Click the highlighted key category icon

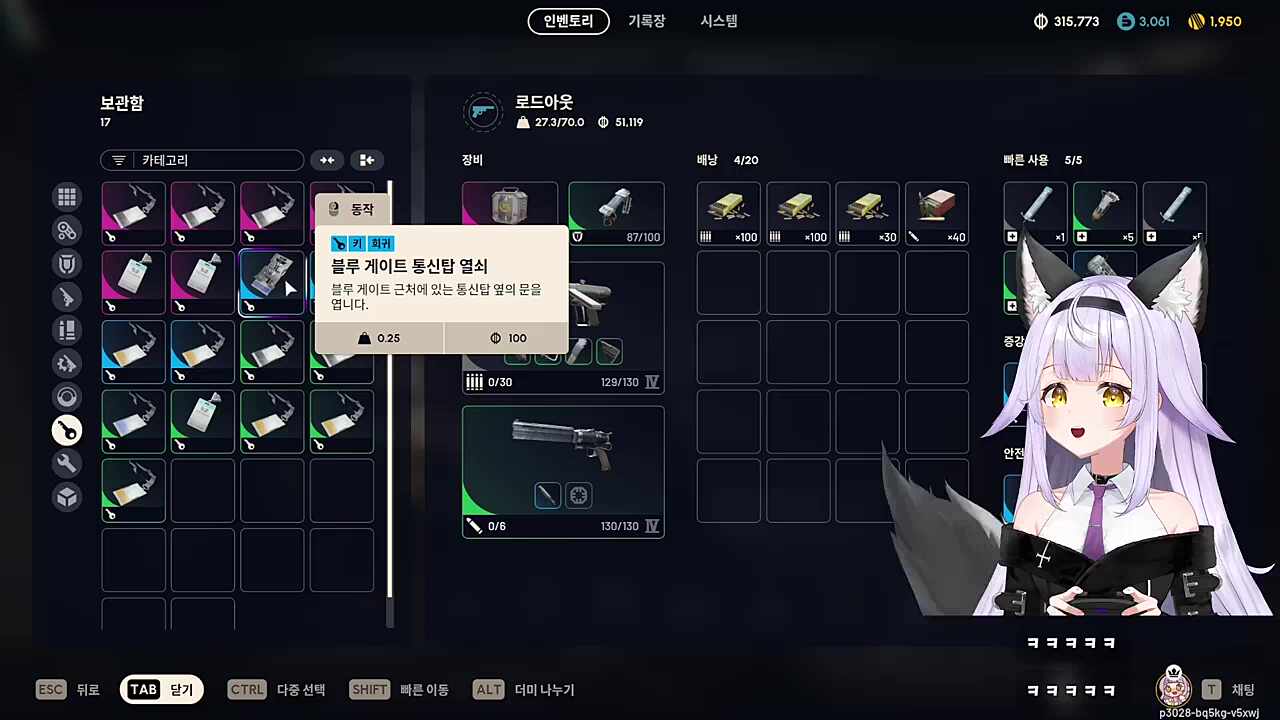point(66,430)
